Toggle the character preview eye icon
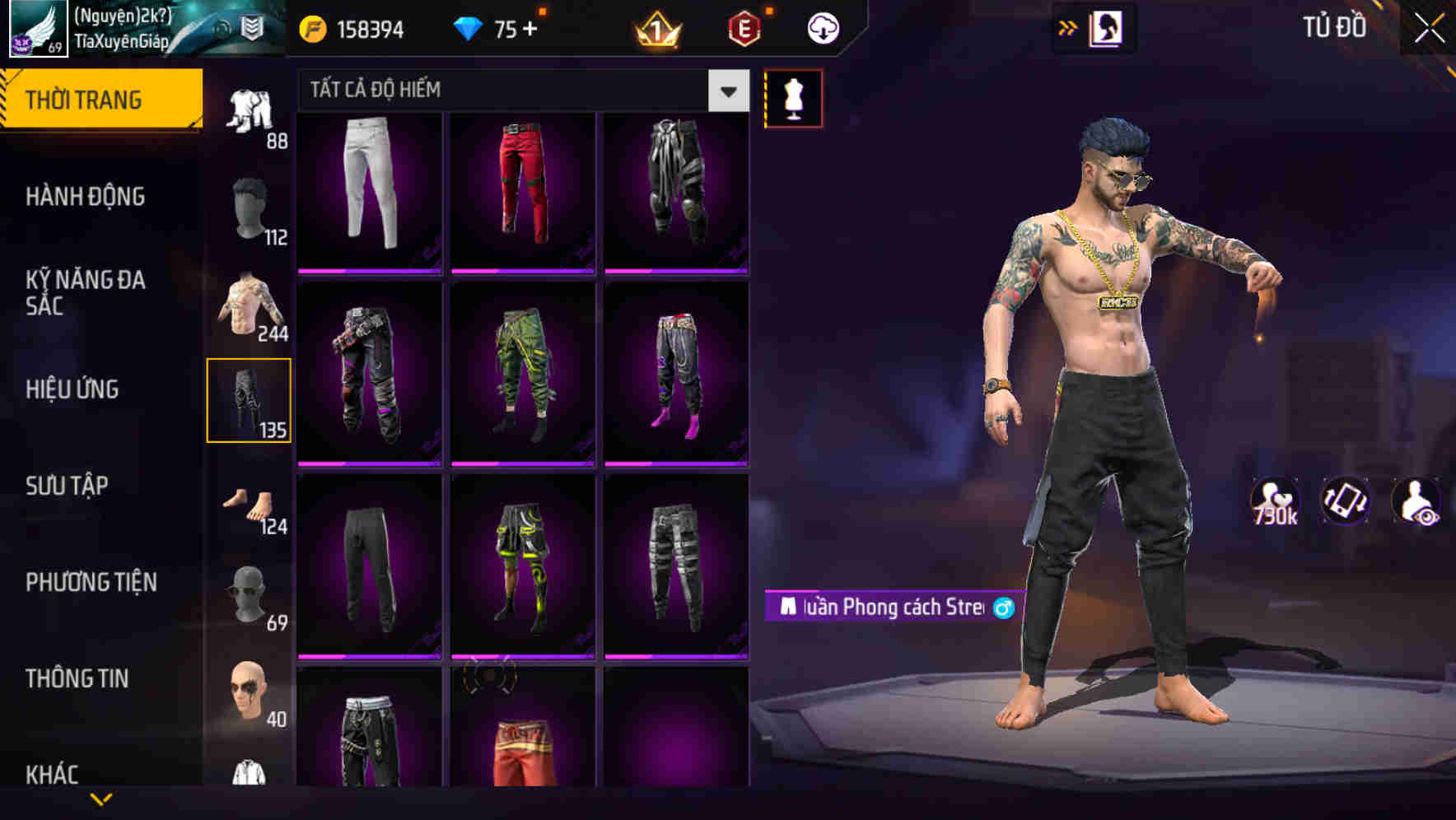 point(1415,500)
